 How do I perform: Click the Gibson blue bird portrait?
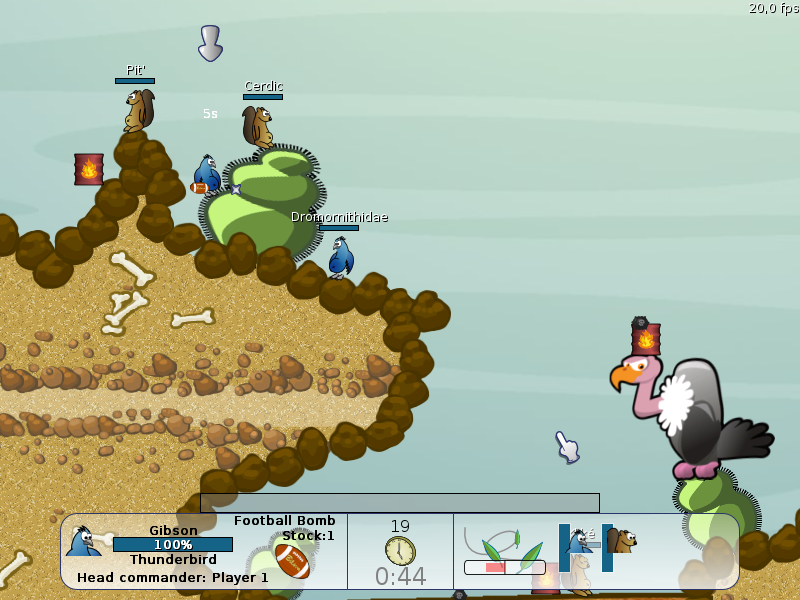coord(83,541)
